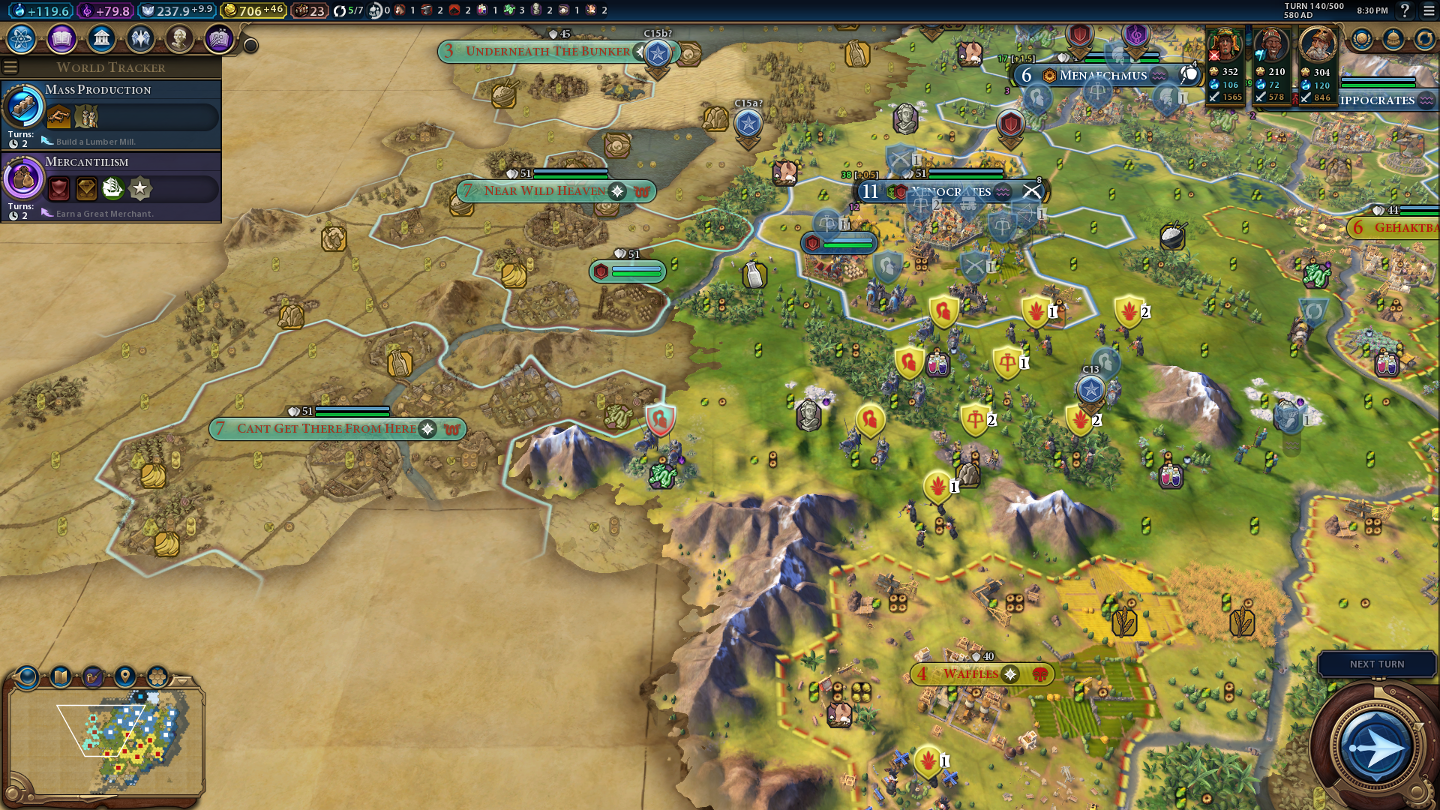Viewport: 1440px width, 810px height.
Task: Open the Great People screen
Action: click(179, 39)
